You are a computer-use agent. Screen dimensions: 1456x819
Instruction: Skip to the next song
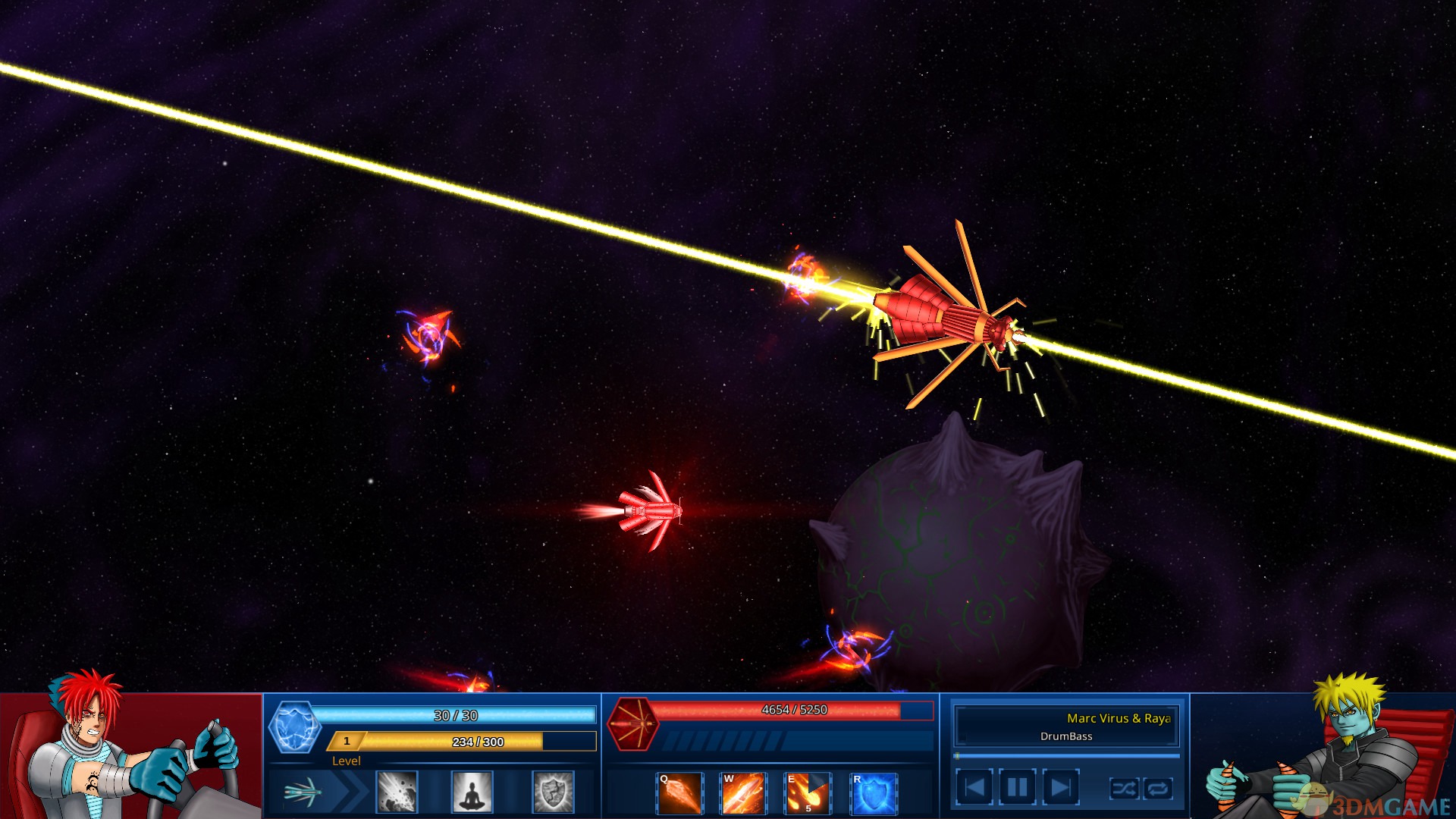1060,787
